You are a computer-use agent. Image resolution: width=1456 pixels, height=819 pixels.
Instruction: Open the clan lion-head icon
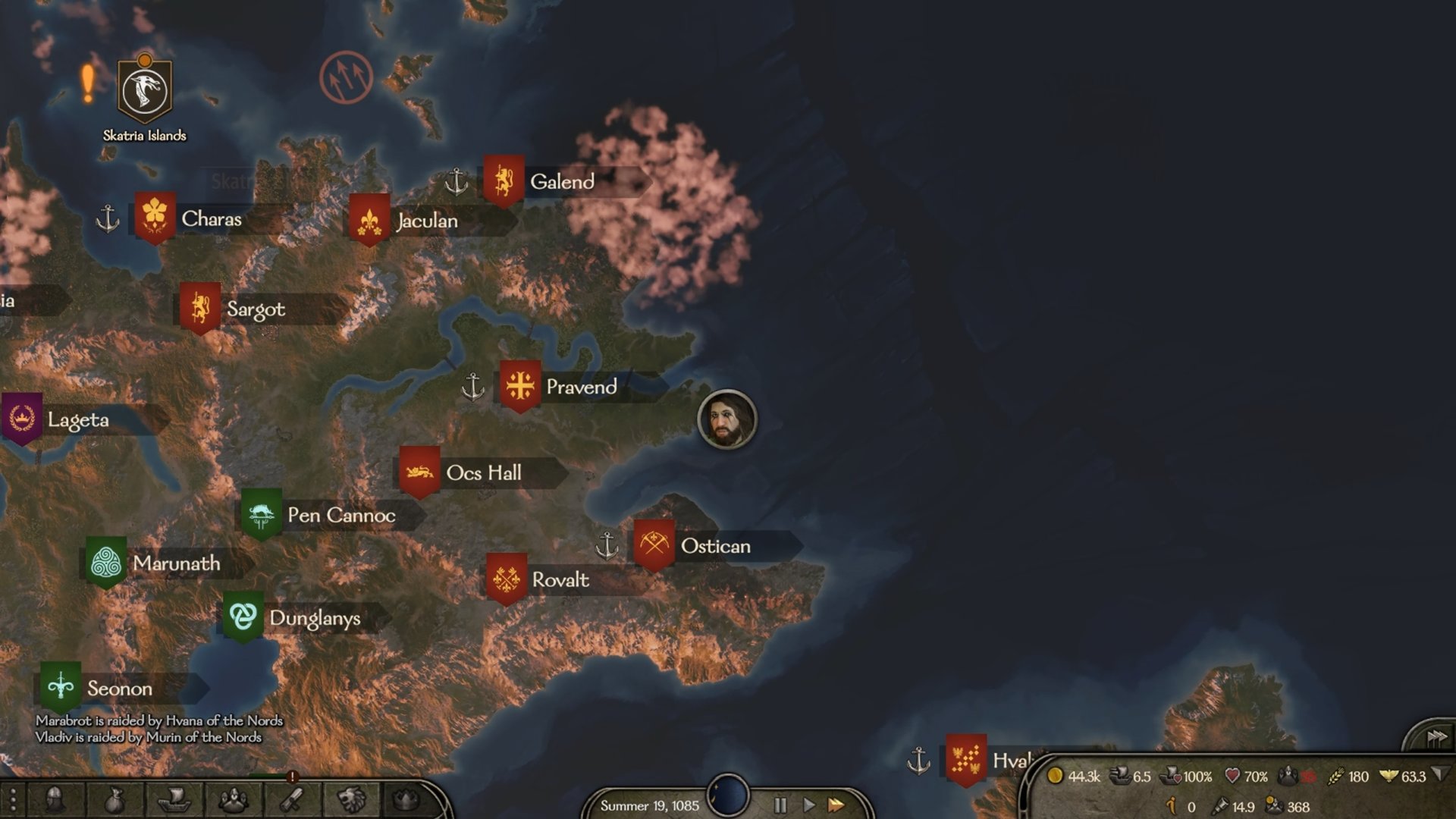[x=352, y=800]
